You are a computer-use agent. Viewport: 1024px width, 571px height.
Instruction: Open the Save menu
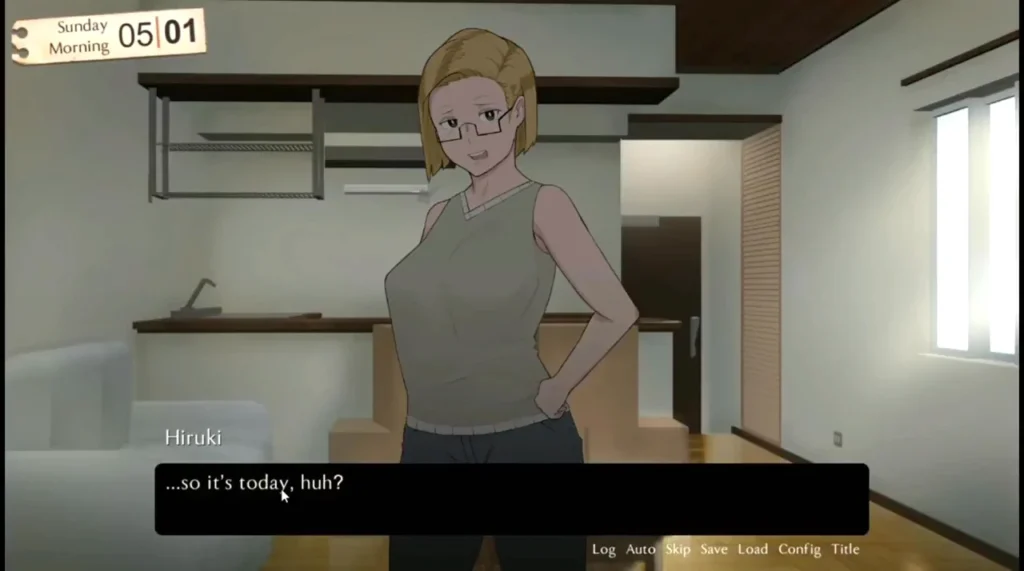[713, 549]
